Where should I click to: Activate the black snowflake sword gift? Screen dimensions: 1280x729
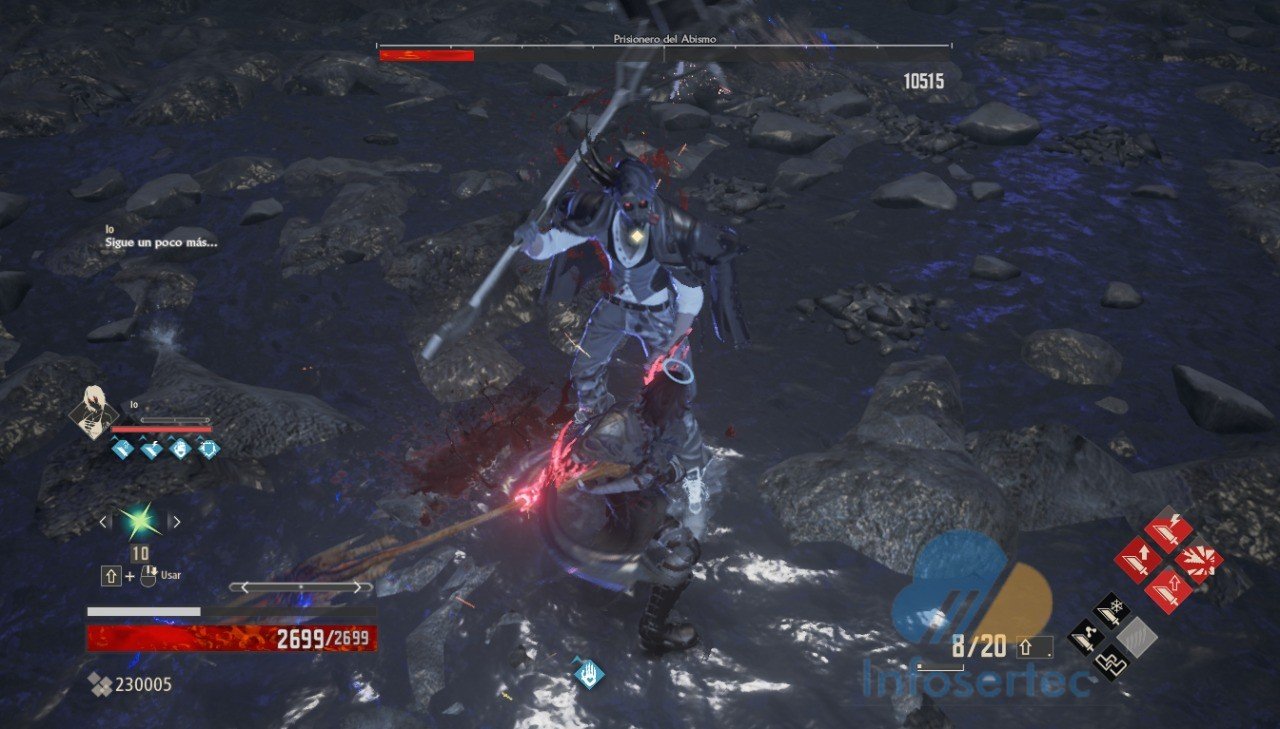1111,611
